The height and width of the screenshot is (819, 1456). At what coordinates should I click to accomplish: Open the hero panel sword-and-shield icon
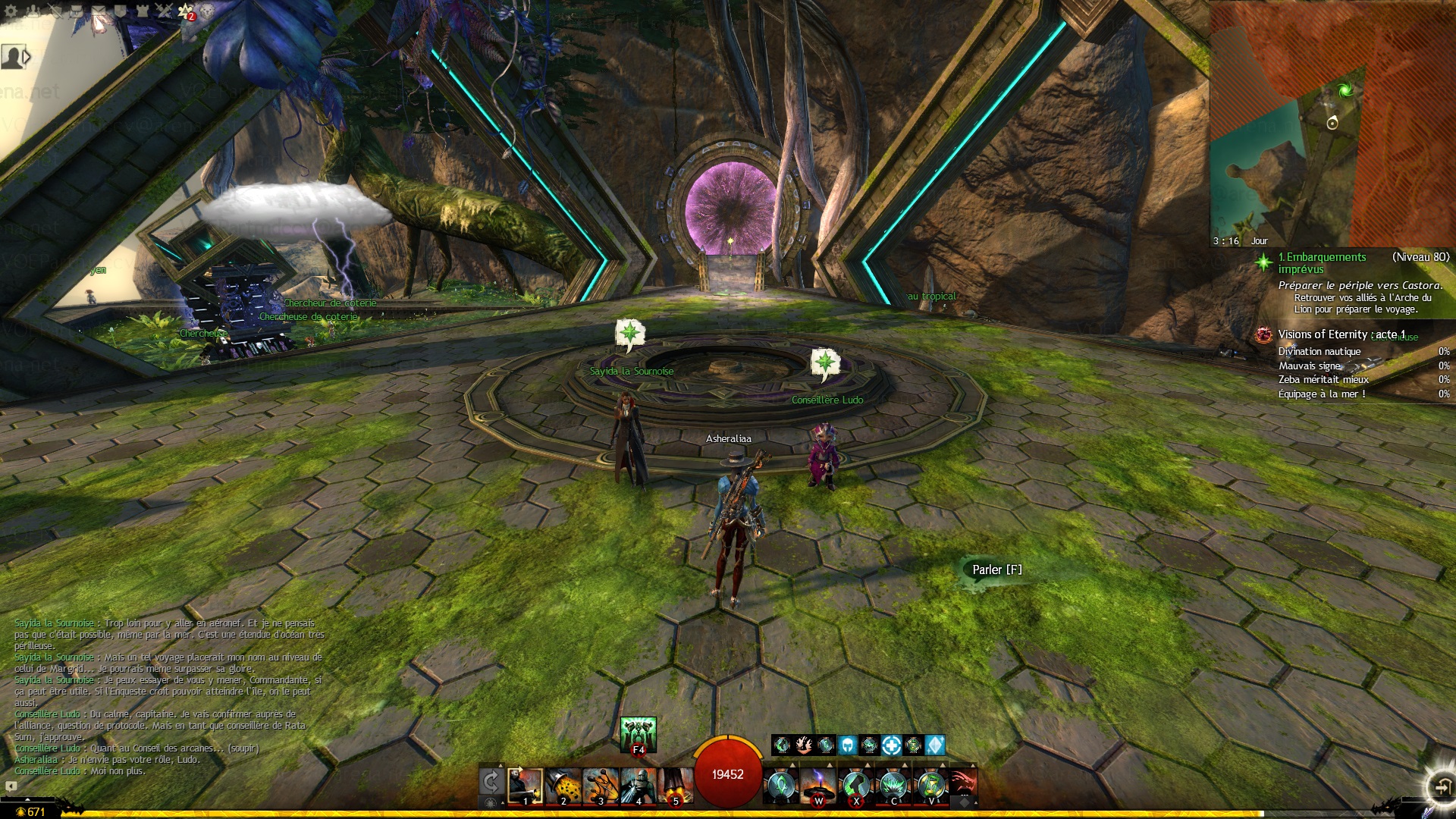(x=55, y=11)
